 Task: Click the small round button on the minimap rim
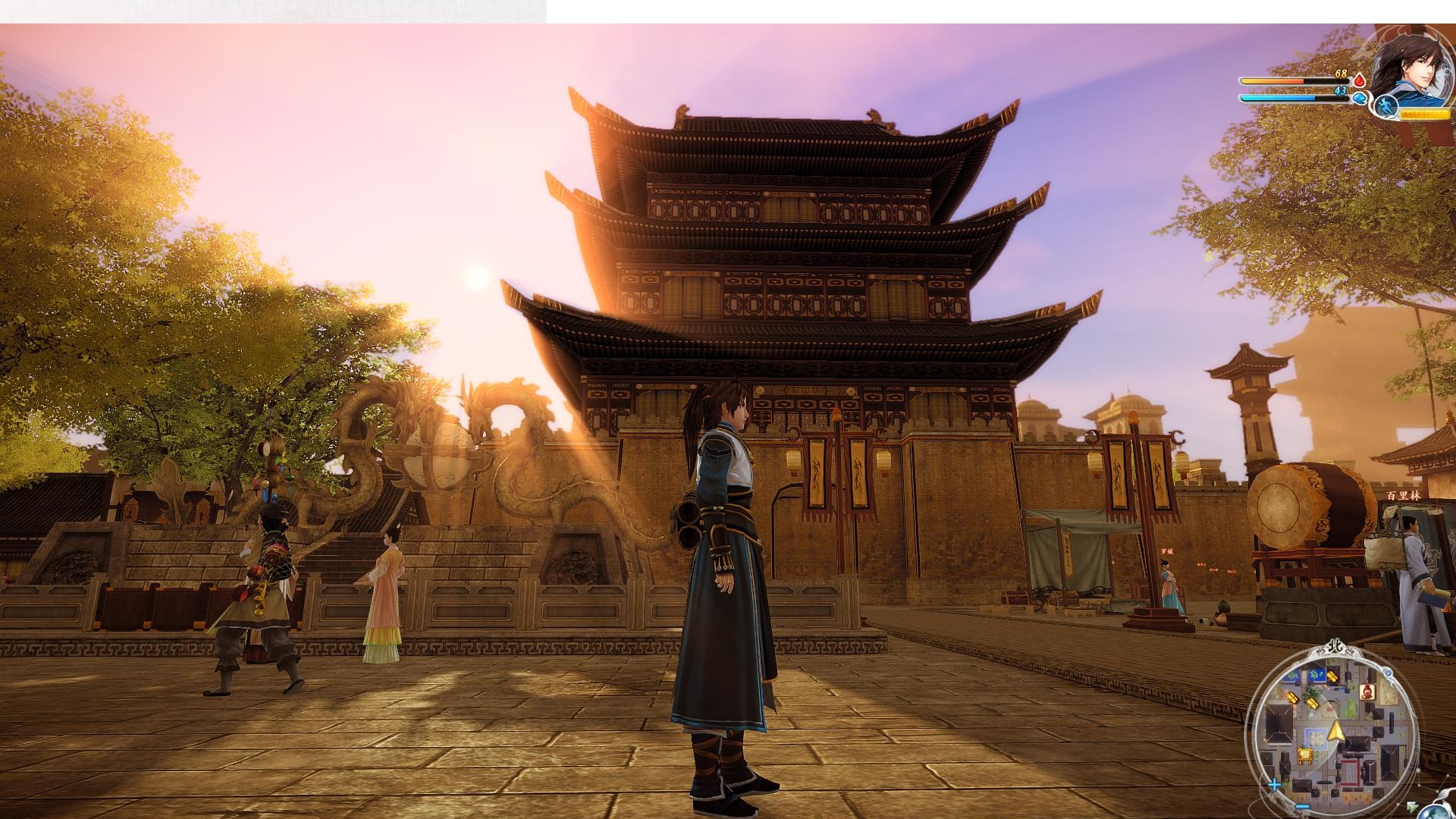coord(1388,673)
